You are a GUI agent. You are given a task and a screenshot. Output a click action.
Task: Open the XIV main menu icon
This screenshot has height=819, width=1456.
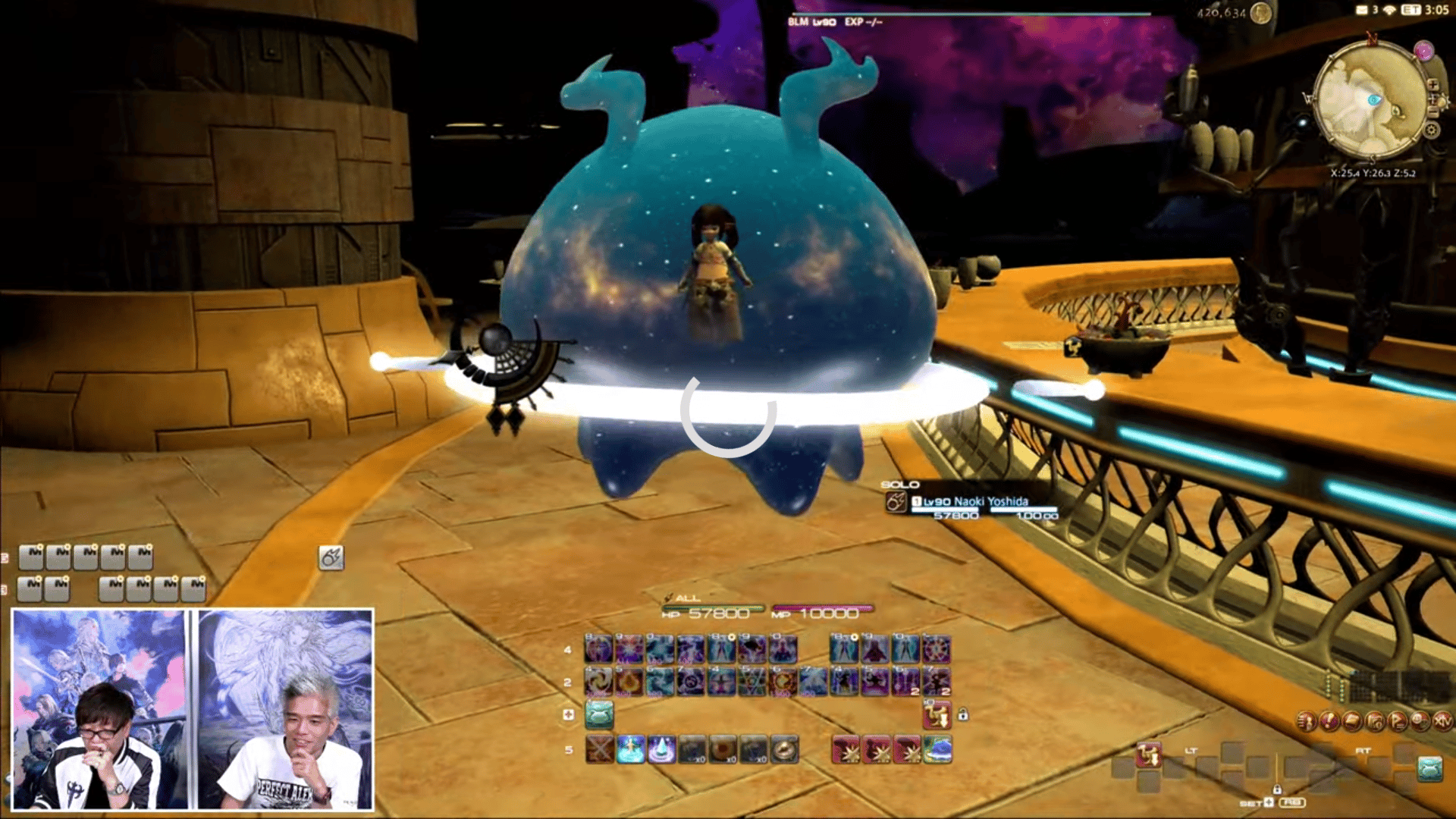1442,721
